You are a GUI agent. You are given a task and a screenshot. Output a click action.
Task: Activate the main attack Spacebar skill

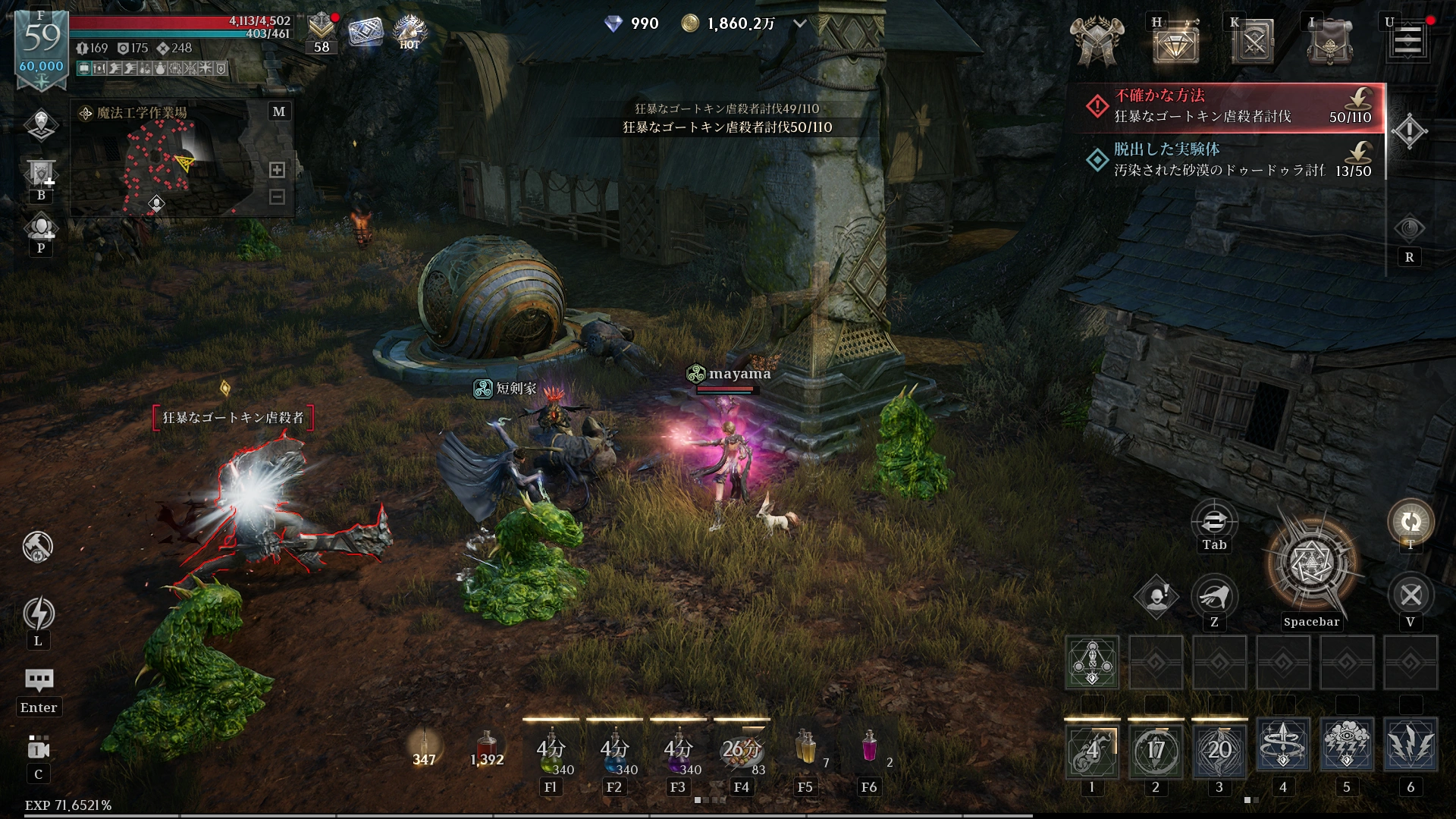(x=1311, y=565)
